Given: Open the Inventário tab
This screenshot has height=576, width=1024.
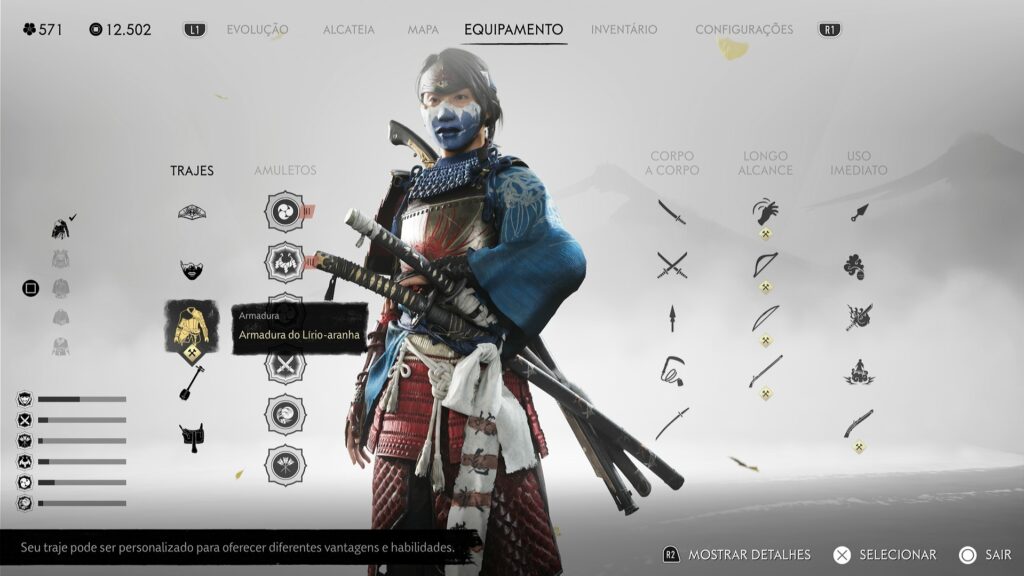Looking at the screenshot, I should pos(624,30).
